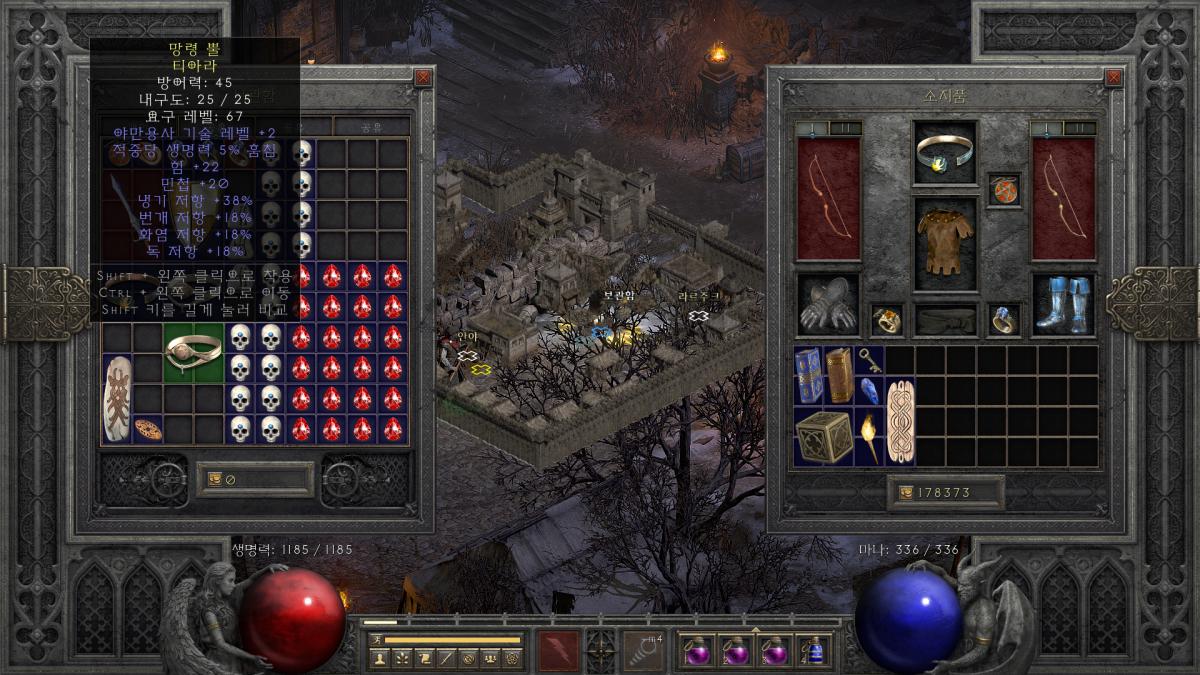Viewport: 1200px width, 675px height.
Task: Open the Horadric Cube in the inventory
Action: [823, 436]
